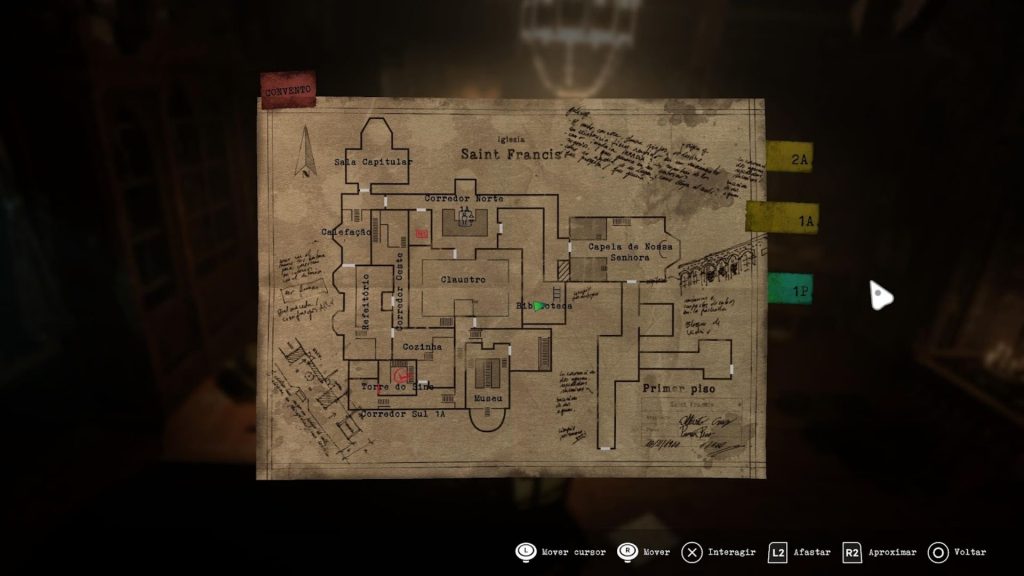
Task: Select the Capela de Nossa Senhora room
Action: click(x=630, y=251)
